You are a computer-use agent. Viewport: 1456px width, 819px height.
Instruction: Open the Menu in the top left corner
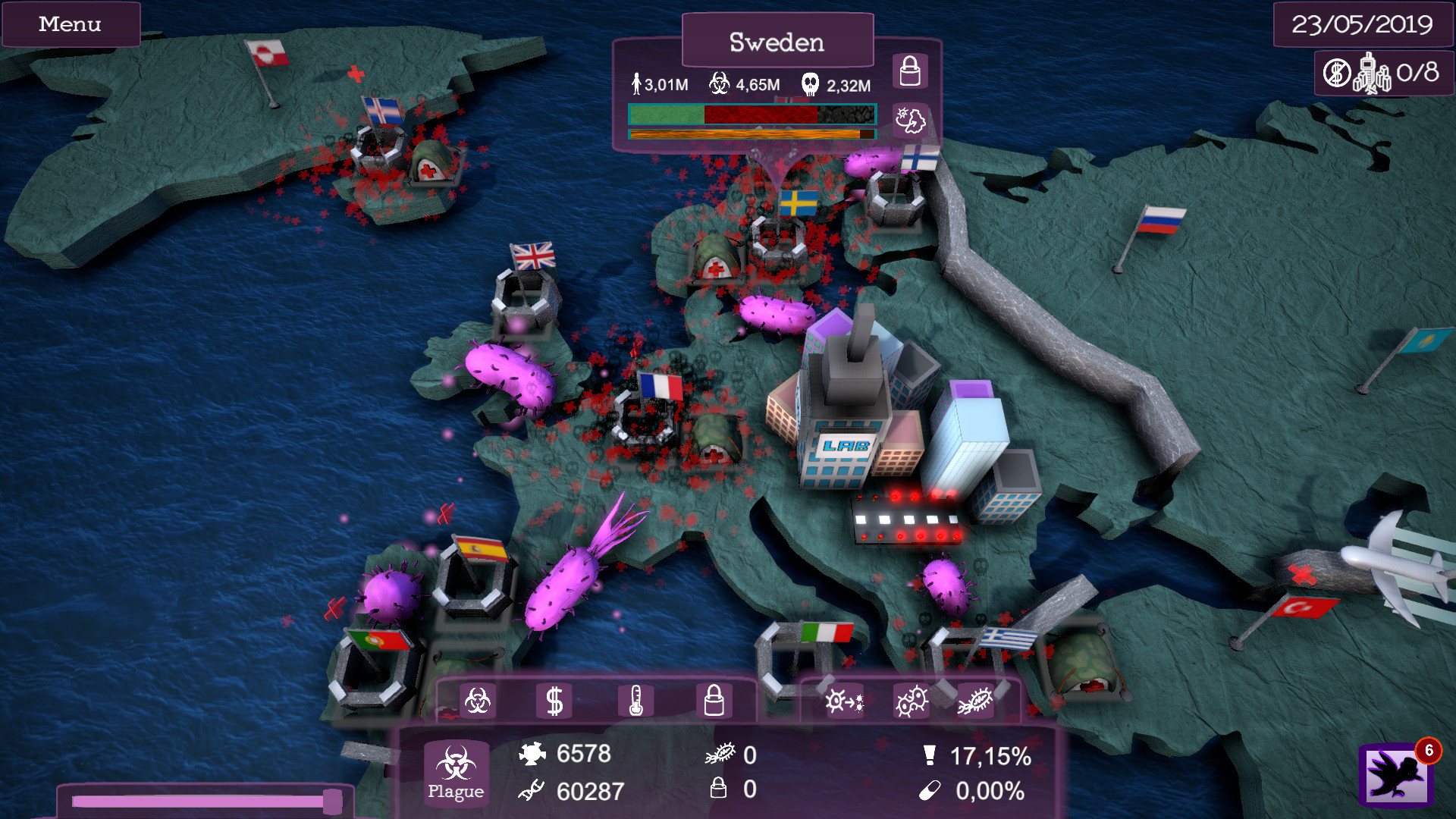(x=70, y=24)
